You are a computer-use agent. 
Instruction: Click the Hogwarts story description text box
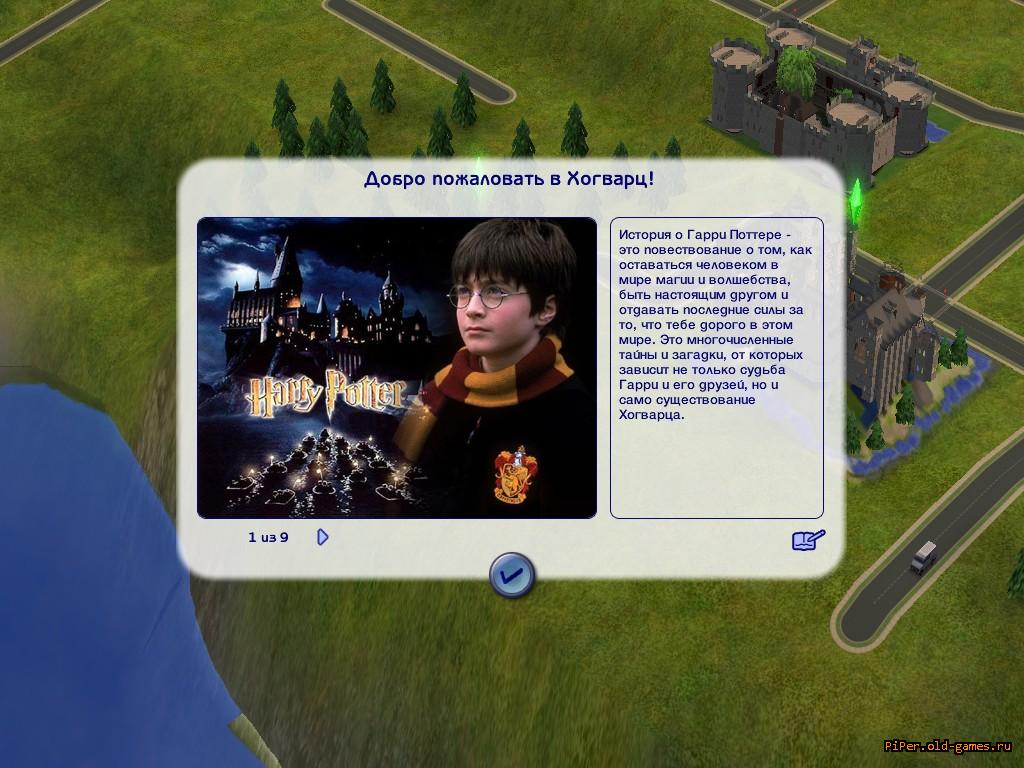point(716,367)
